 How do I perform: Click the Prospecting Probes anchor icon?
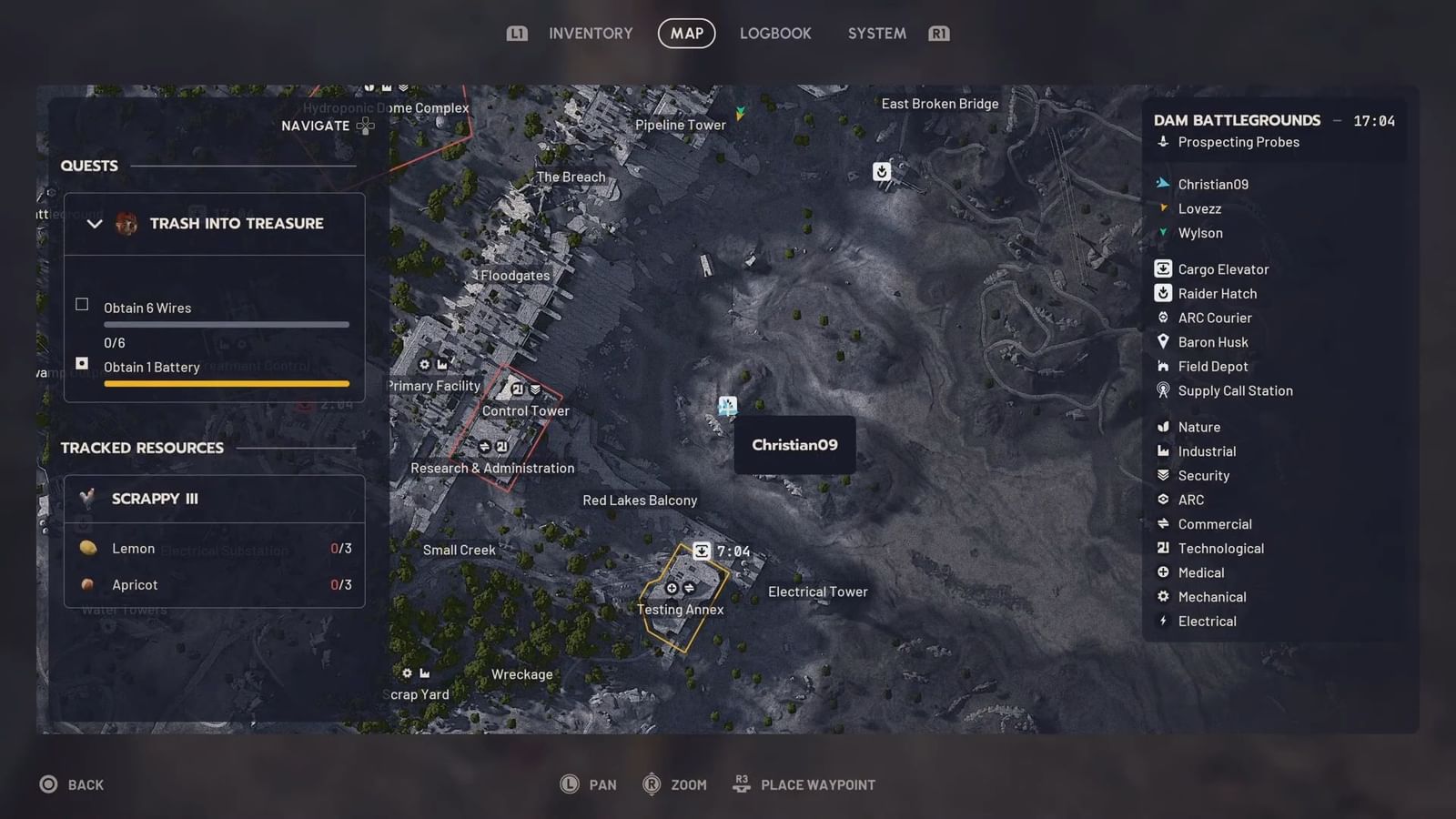(x=1163, y=142)
